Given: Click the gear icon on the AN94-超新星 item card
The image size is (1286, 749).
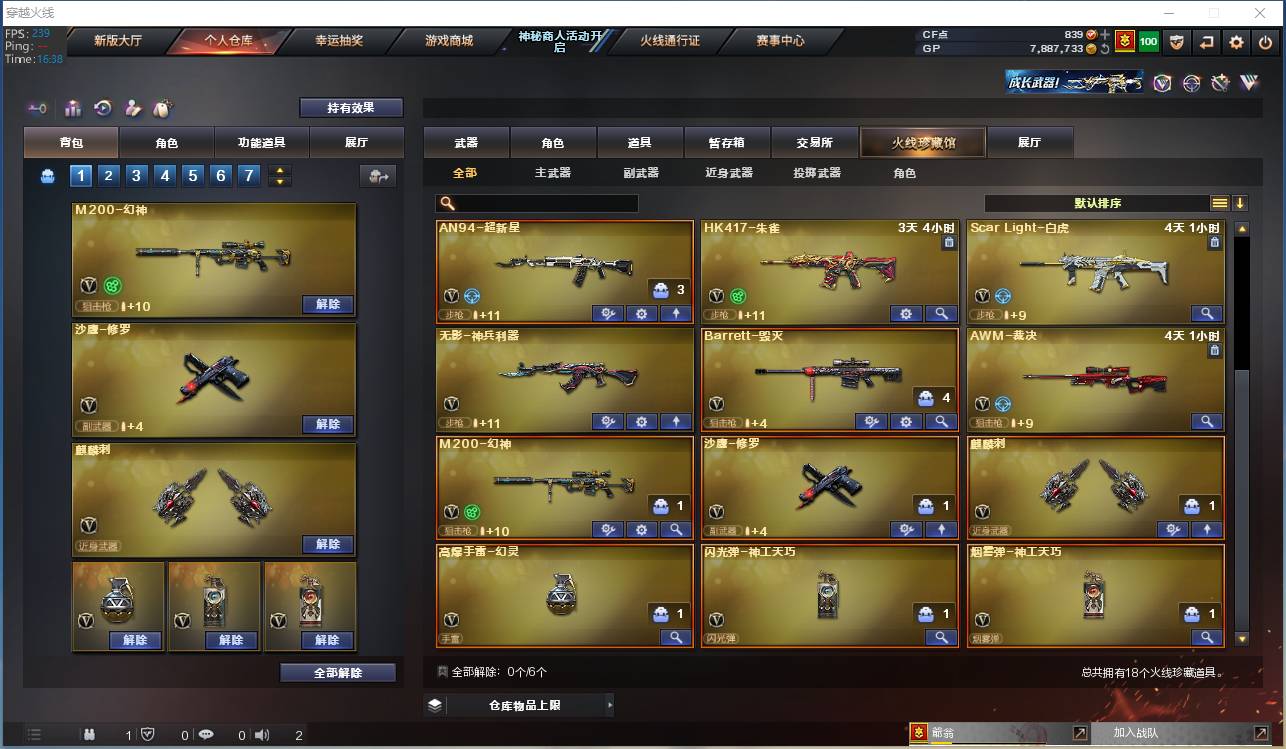Looking at the screenshot, I should pyautogui.click(x=641, y=313).
